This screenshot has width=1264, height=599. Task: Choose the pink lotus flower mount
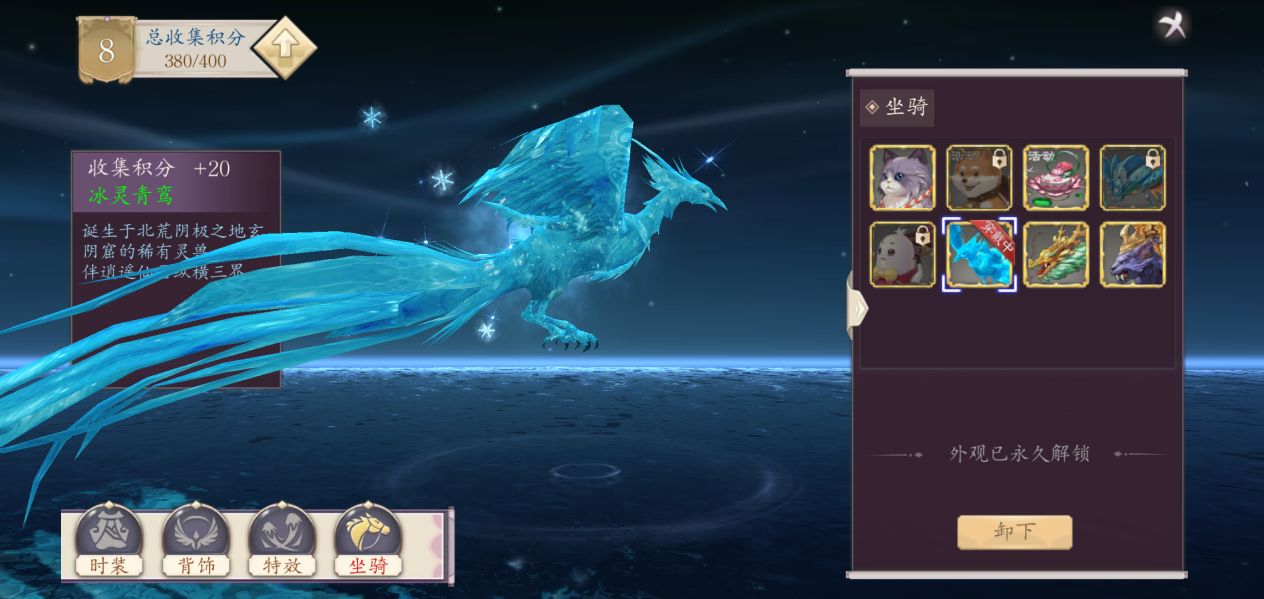[1056, 178]
